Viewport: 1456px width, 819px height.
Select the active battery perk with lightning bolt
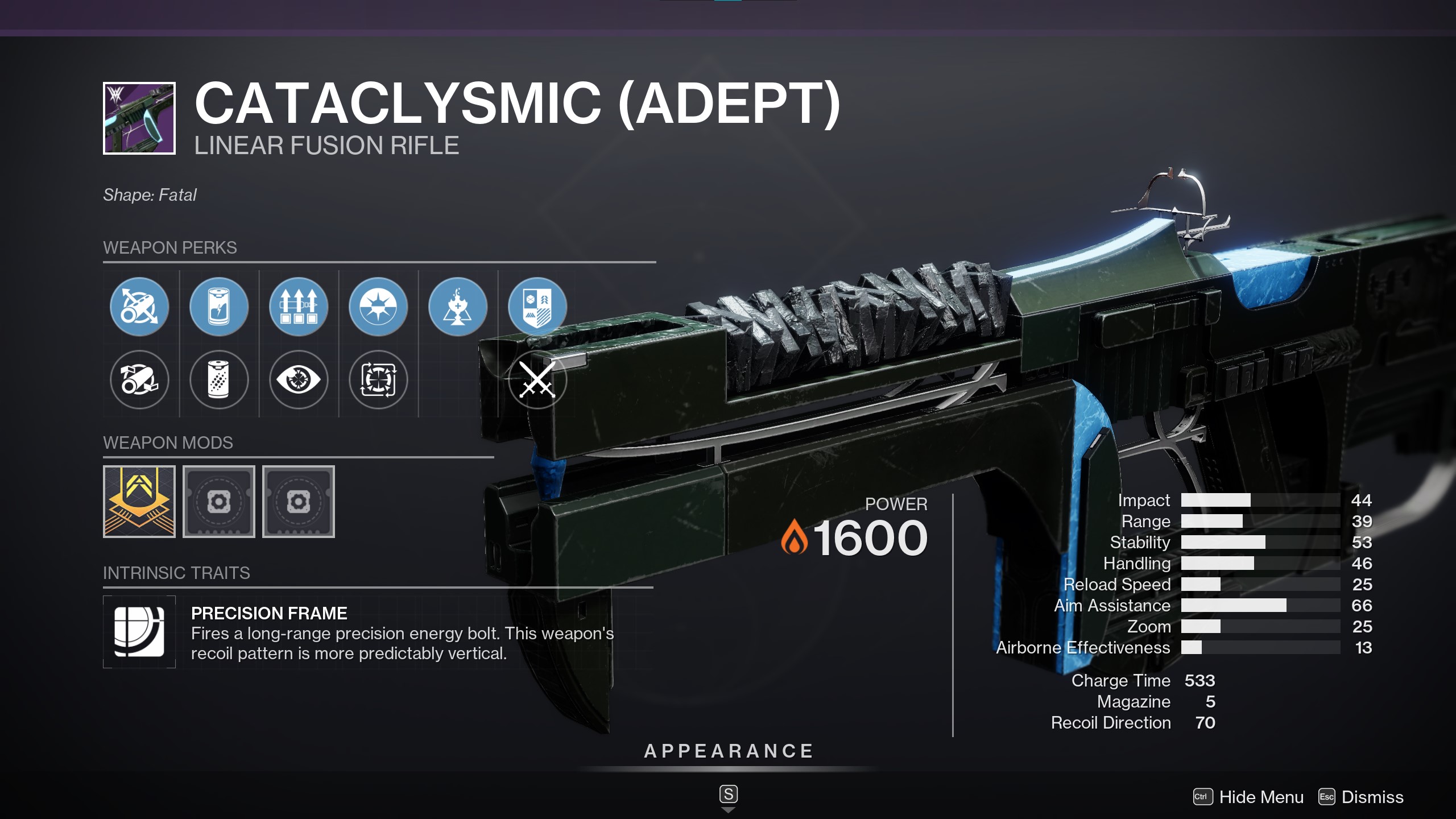pos(219,307)
